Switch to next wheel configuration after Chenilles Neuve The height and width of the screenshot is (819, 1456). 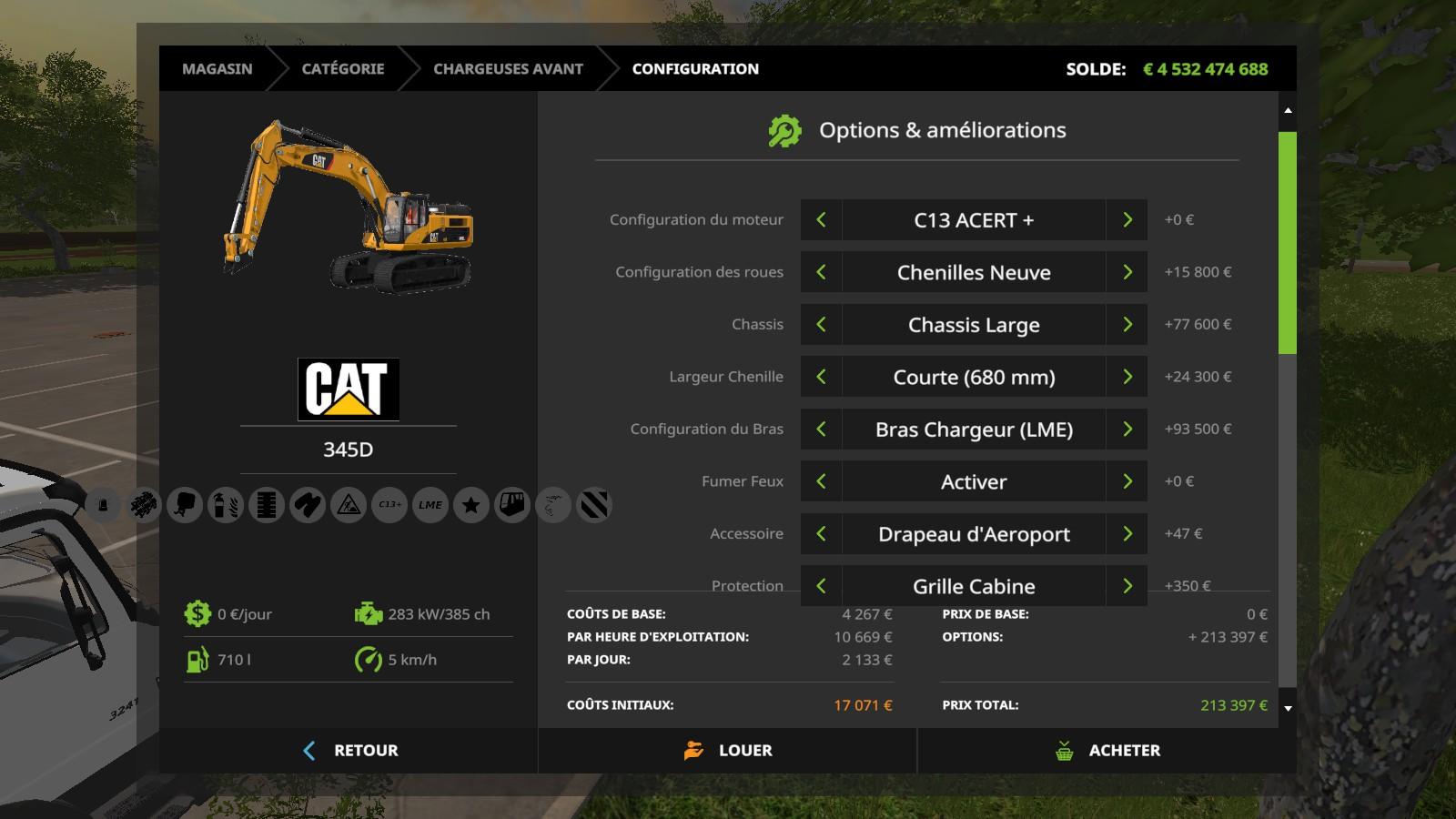pos(1127,272)
